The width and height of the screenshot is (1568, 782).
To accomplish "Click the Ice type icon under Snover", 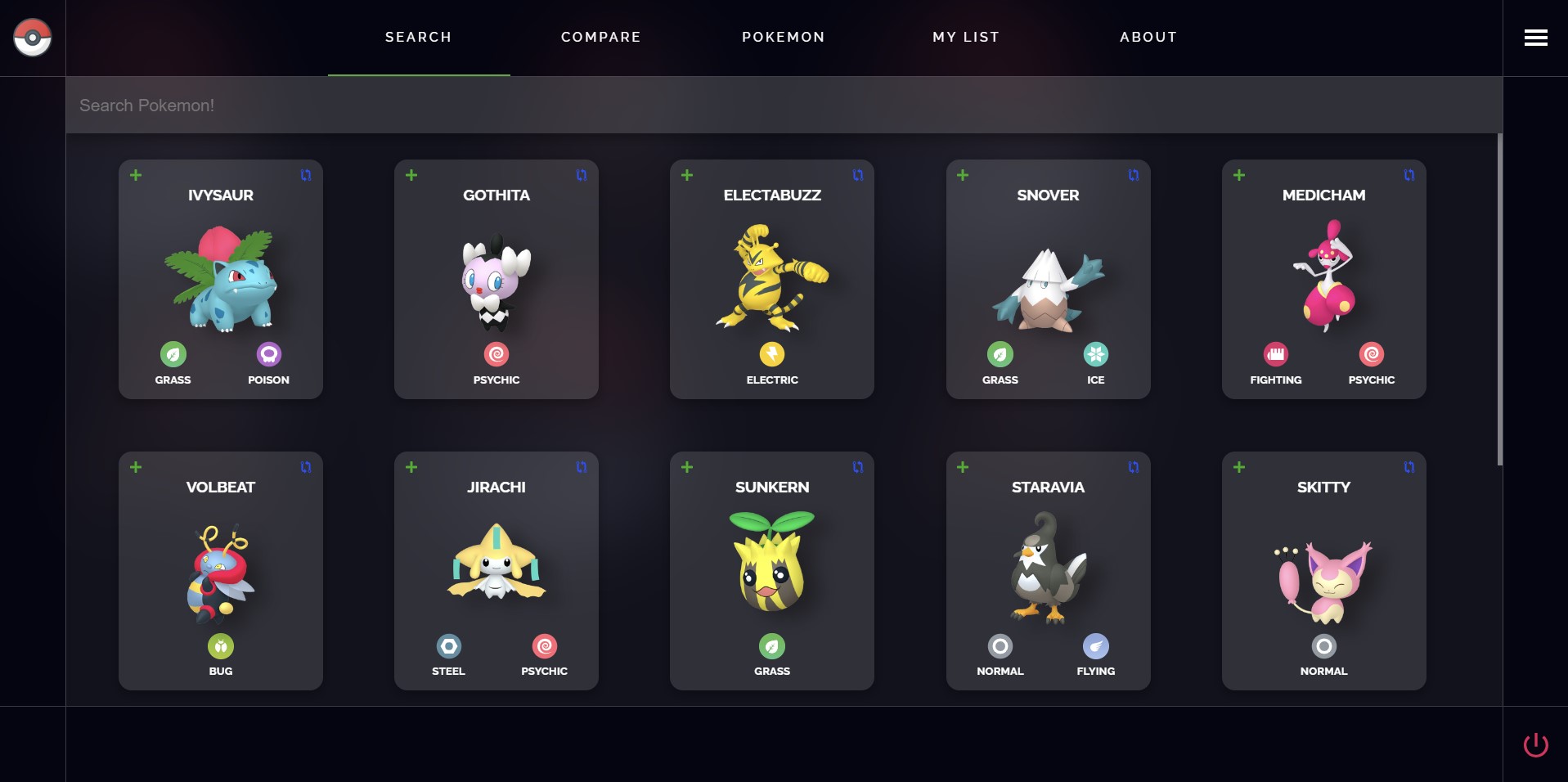I will (x=1095, y=355).
